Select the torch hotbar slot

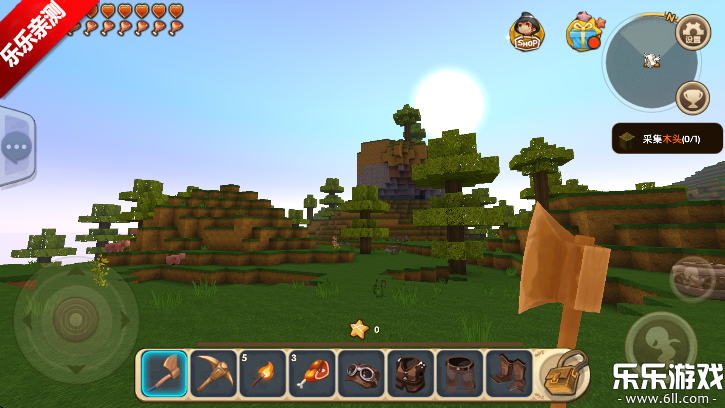262,373
